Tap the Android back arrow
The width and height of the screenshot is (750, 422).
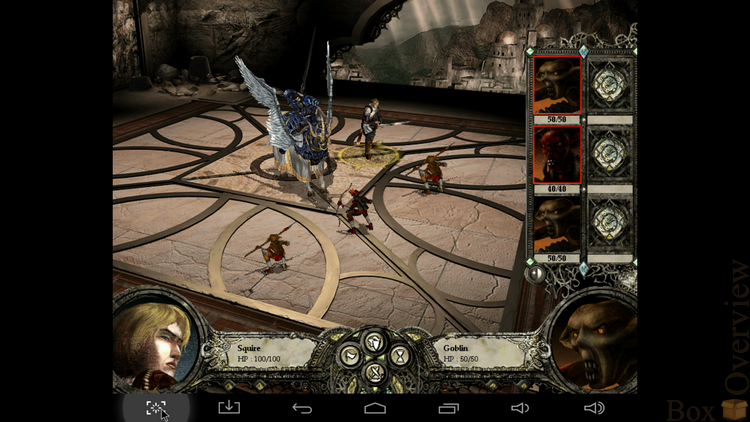pyautogui.click(x=302, y=407)
